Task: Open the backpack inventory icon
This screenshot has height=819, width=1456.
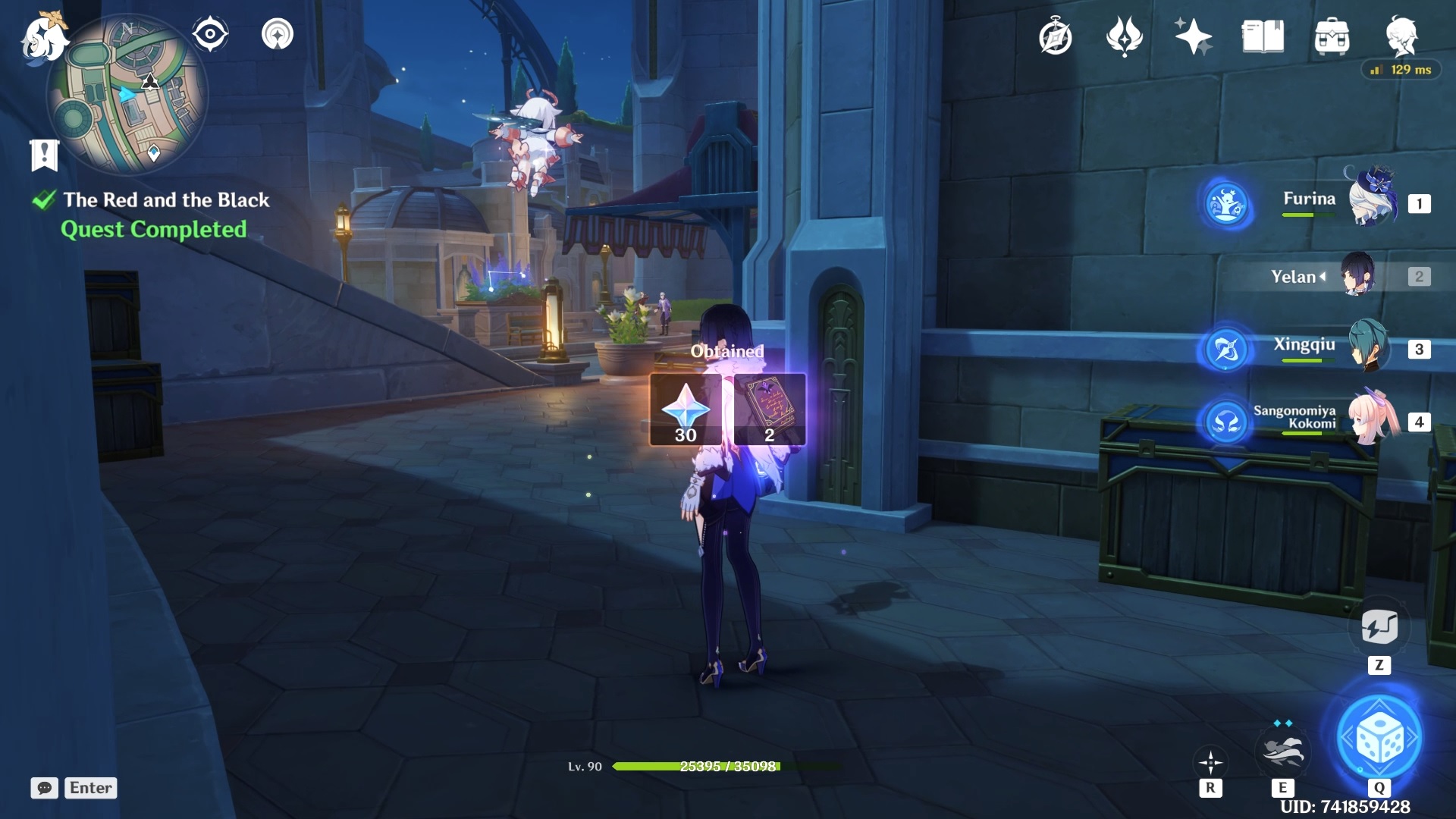Action: pyautogui.click(x=1332, y=36)
